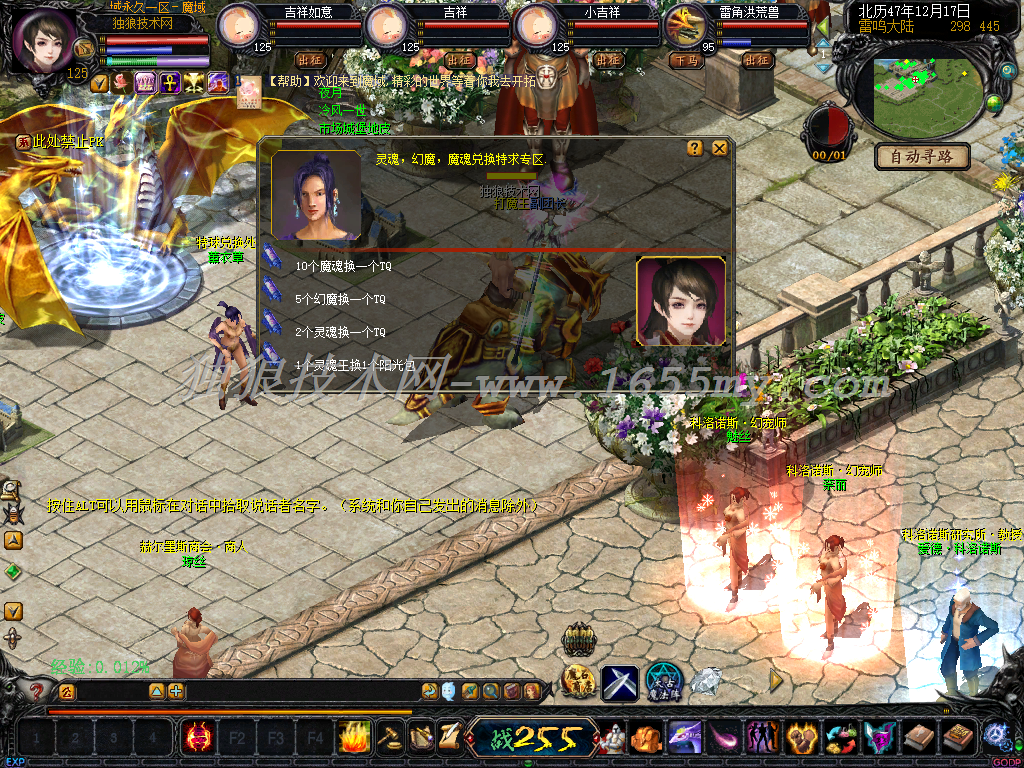Activate the 自动寻路 auto-pathfinding button
The height and width of the screenshot is (768, 1024).
[x=922, y=156]
